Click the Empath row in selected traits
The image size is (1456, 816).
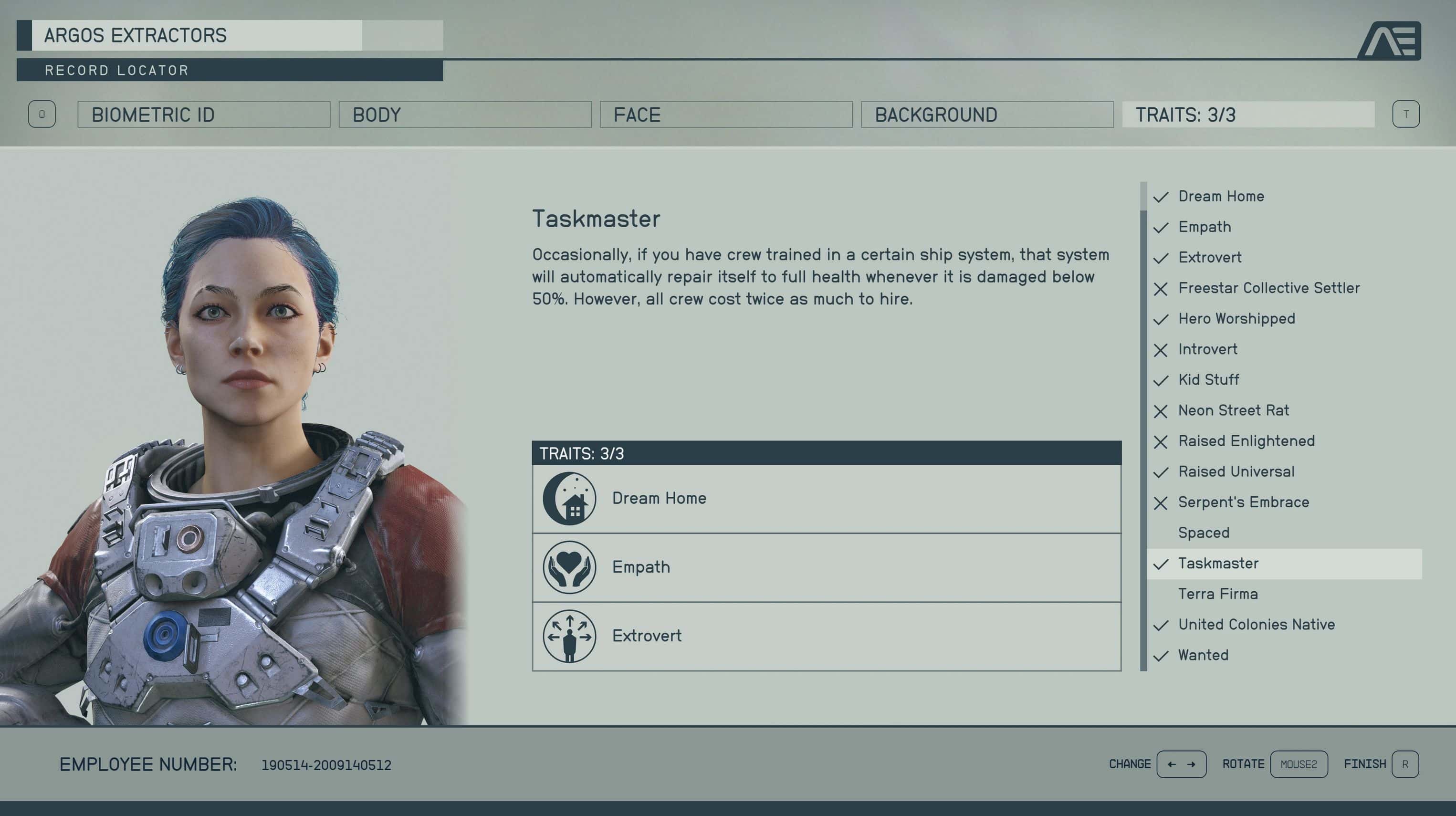point(826,567)
